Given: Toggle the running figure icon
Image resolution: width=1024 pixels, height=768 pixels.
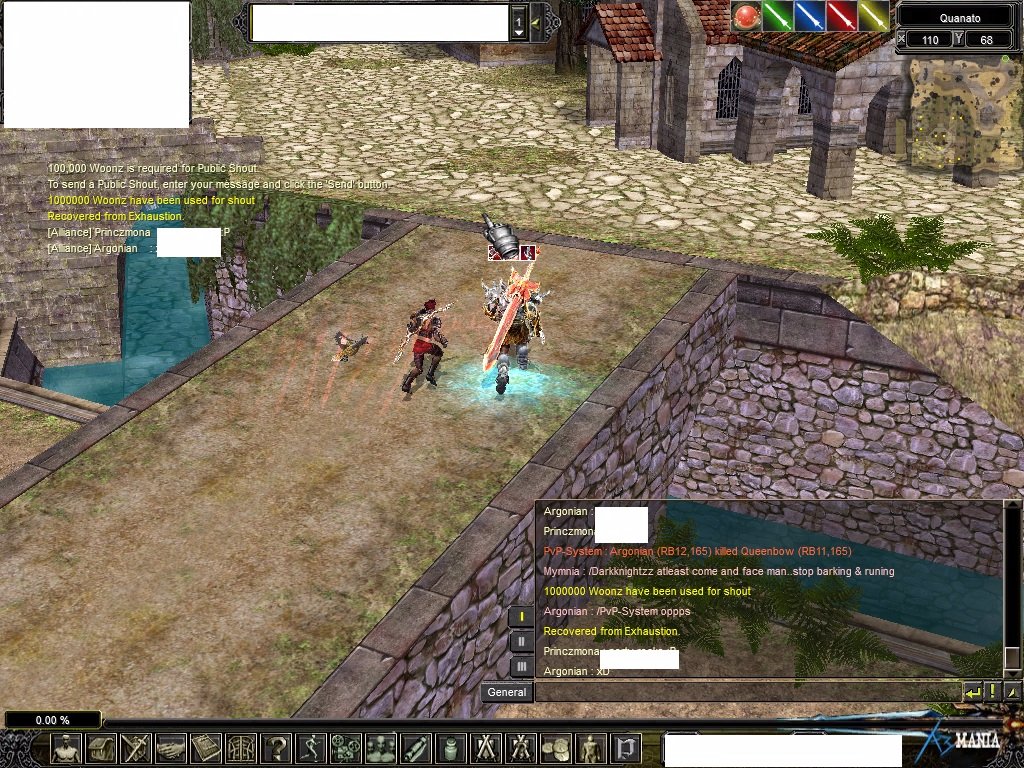Looking at the screenshot, I should coord(311,748).
